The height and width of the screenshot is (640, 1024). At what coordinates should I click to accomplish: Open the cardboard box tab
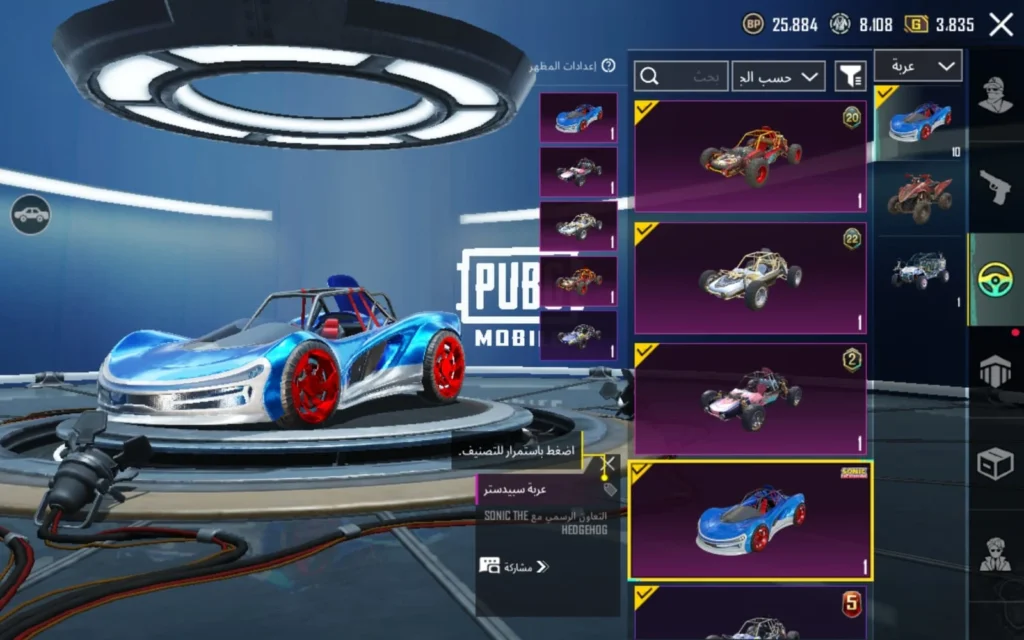(x=995, y=463)
